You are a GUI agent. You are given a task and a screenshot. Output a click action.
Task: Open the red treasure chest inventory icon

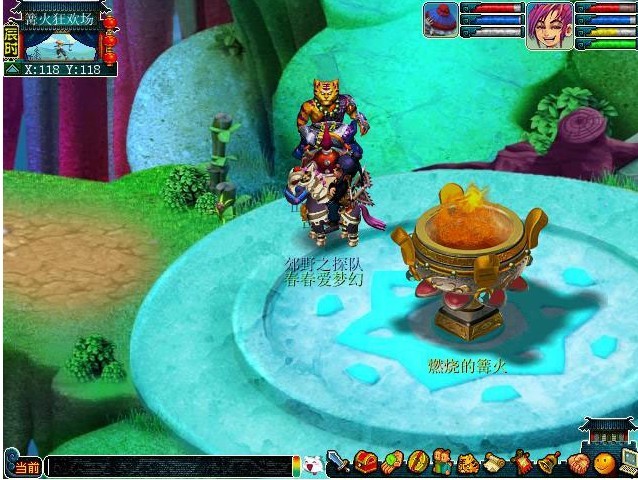tap(365, 463)
